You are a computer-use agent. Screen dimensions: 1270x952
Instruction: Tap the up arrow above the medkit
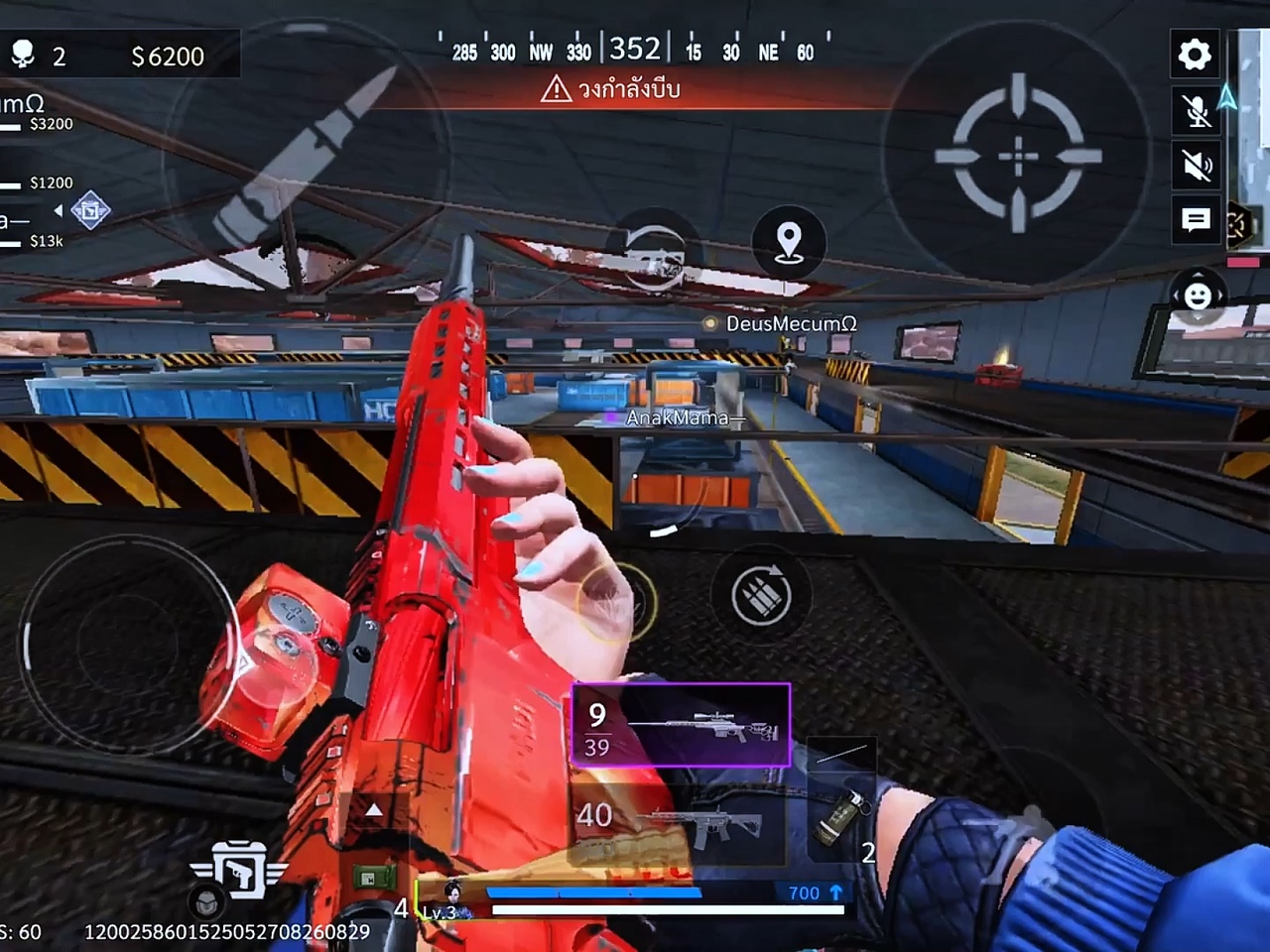point(374,810)
